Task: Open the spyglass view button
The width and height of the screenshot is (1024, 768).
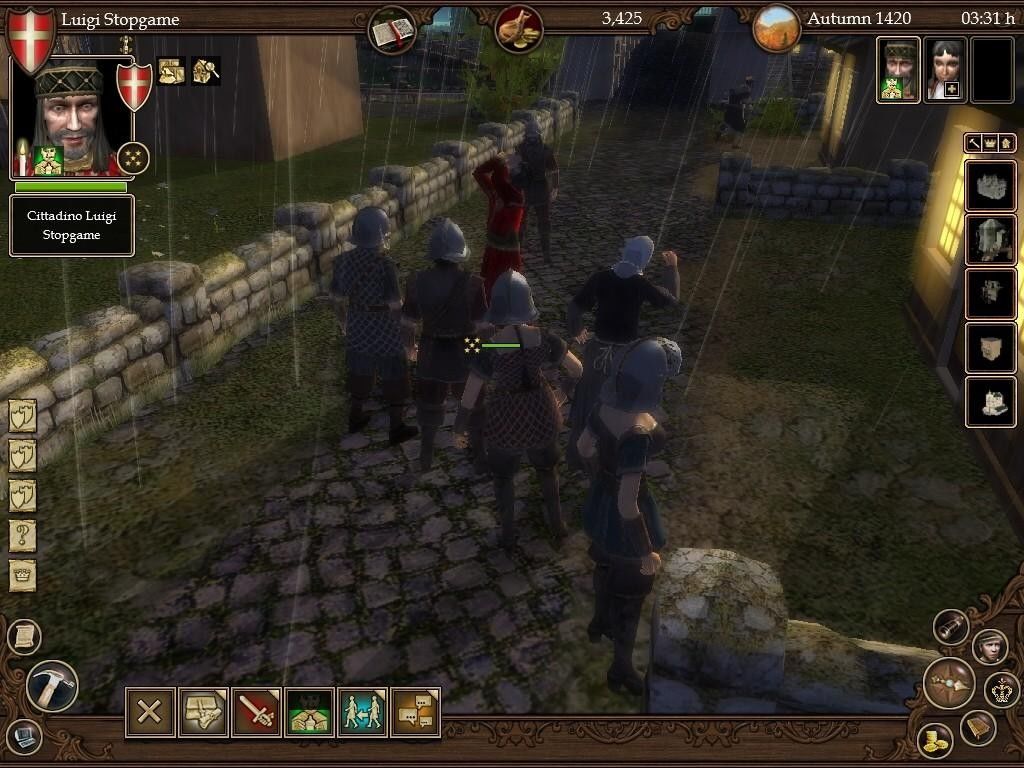Action: point(951,626)
